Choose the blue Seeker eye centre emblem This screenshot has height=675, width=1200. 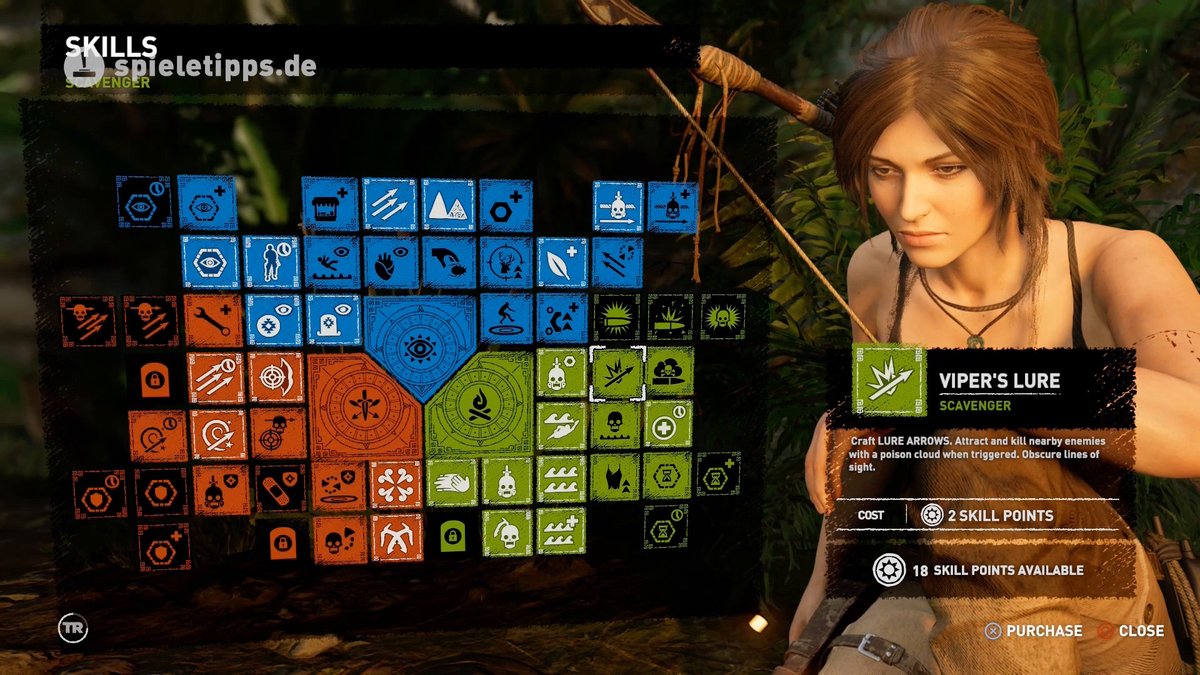tap(420, 347)
